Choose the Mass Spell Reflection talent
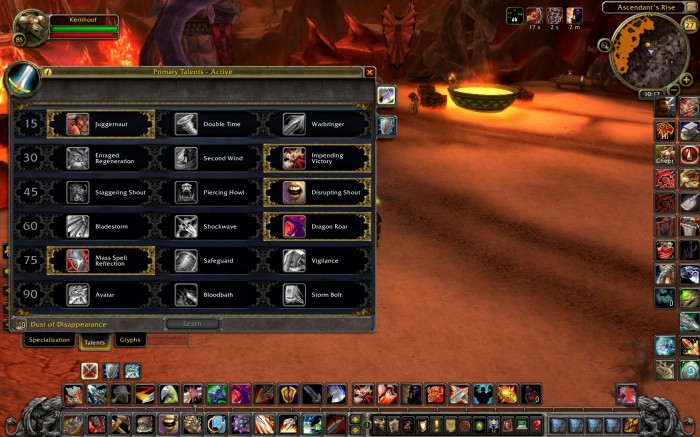The image size is (700, 437). [100, 261]
